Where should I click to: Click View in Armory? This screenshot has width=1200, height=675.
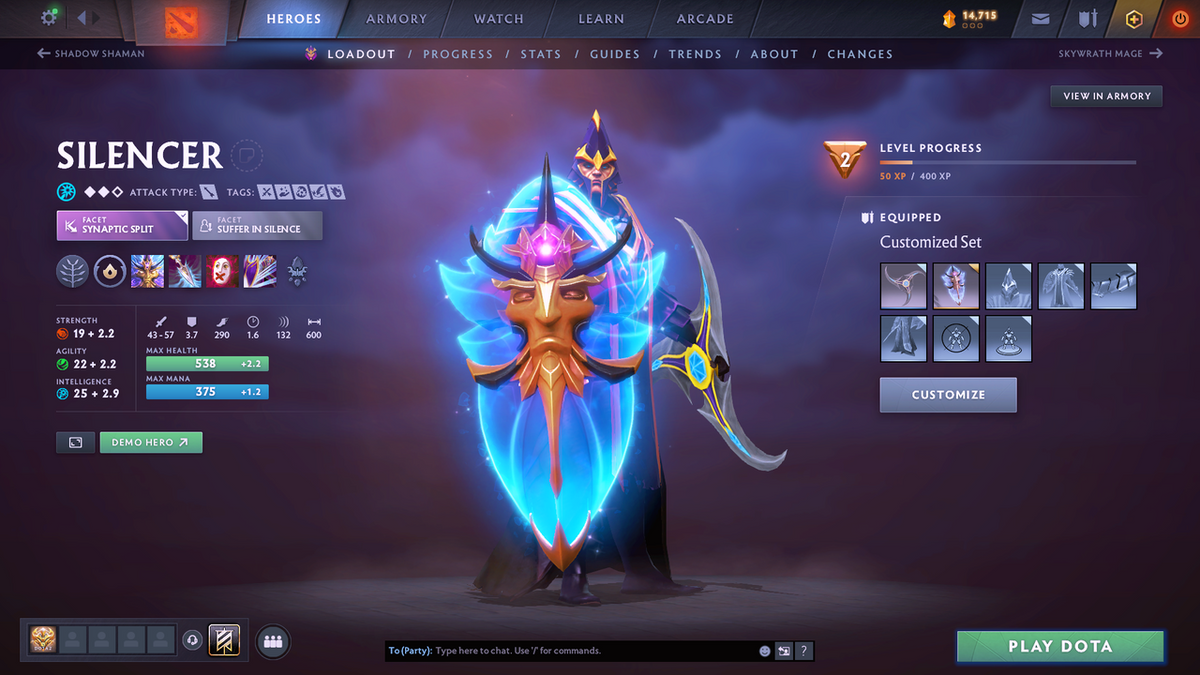(1106, 96)
